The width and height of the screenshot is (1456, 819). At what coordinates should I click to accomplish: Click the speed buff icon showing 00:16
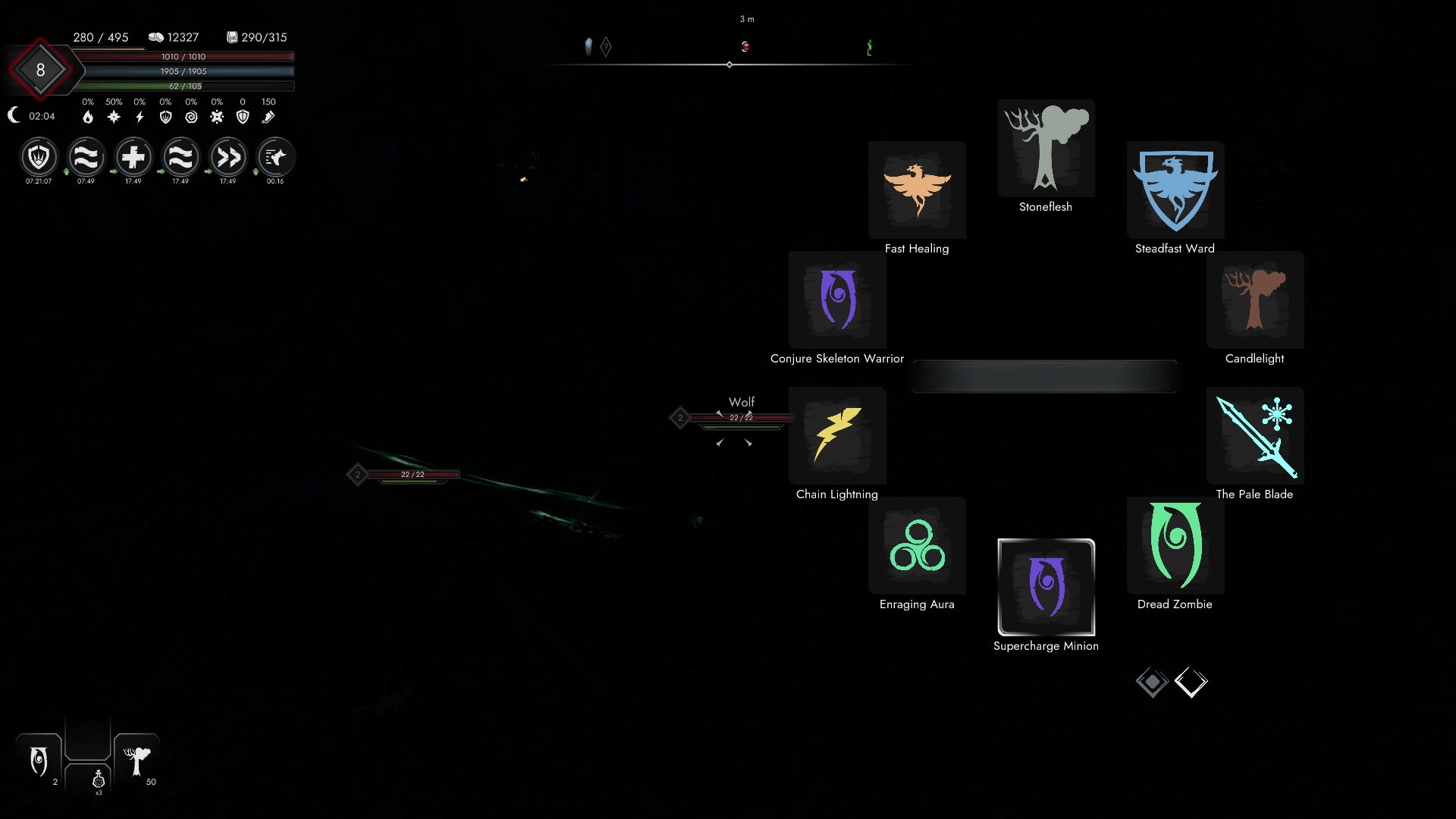pyautogui.click(x=275, y=158)
